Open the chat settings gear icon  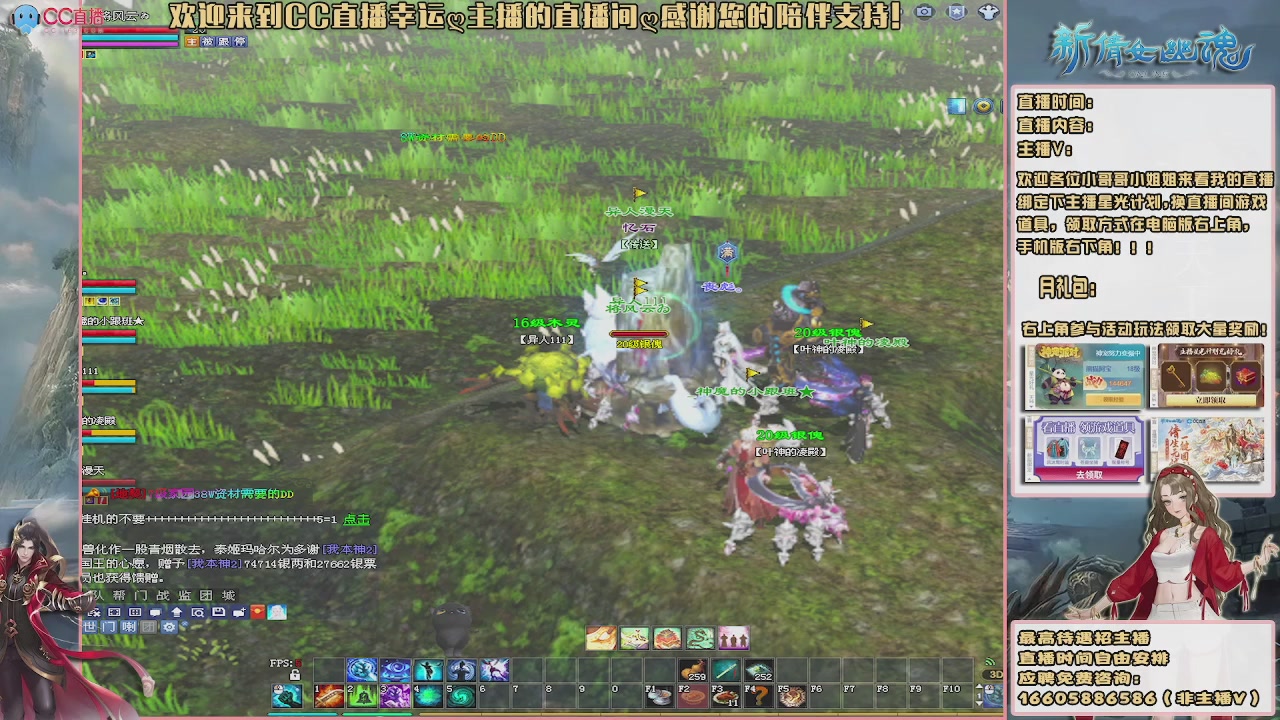(167, 627)
